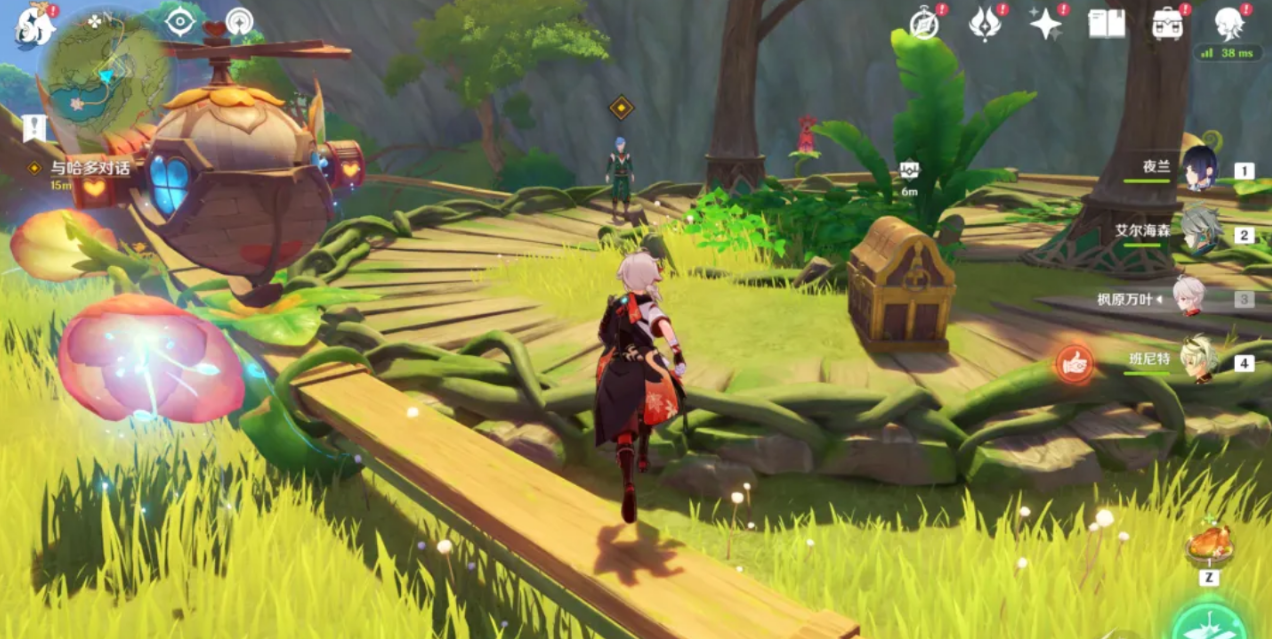Toggle the elemental sight eye icon
The image size is (1272, 639).
pyautogui.click(x=180, y=21)
